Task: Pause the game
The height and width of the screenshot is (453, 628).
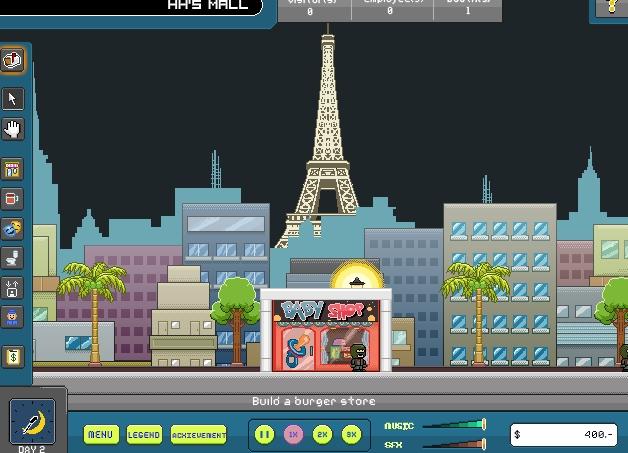Action: pyautogui.click(x=265, y=435)
